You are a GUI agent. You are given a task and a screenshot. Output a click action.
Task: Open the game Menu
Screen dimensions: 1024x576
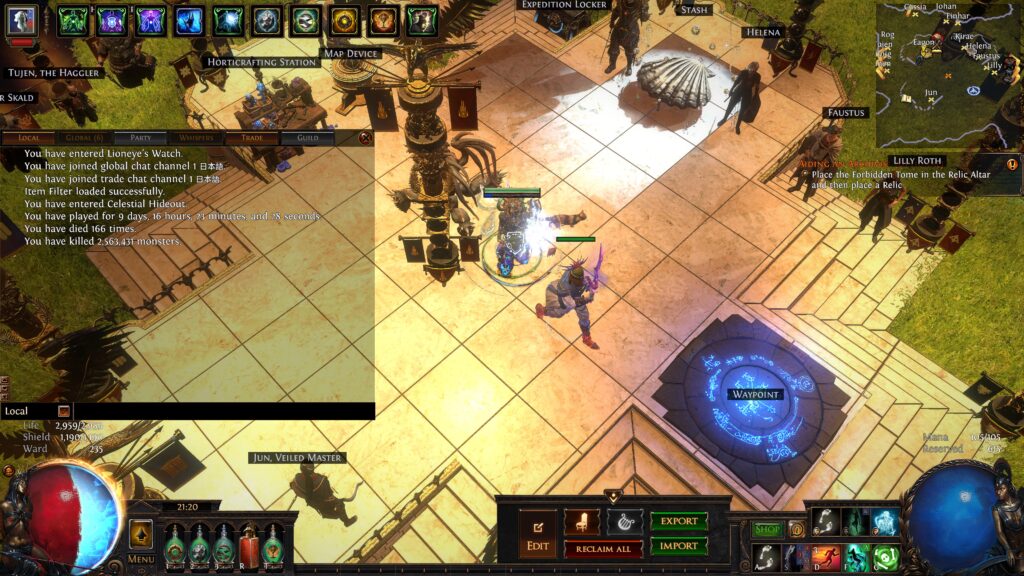pyautogui.click(x=140, y=539)
